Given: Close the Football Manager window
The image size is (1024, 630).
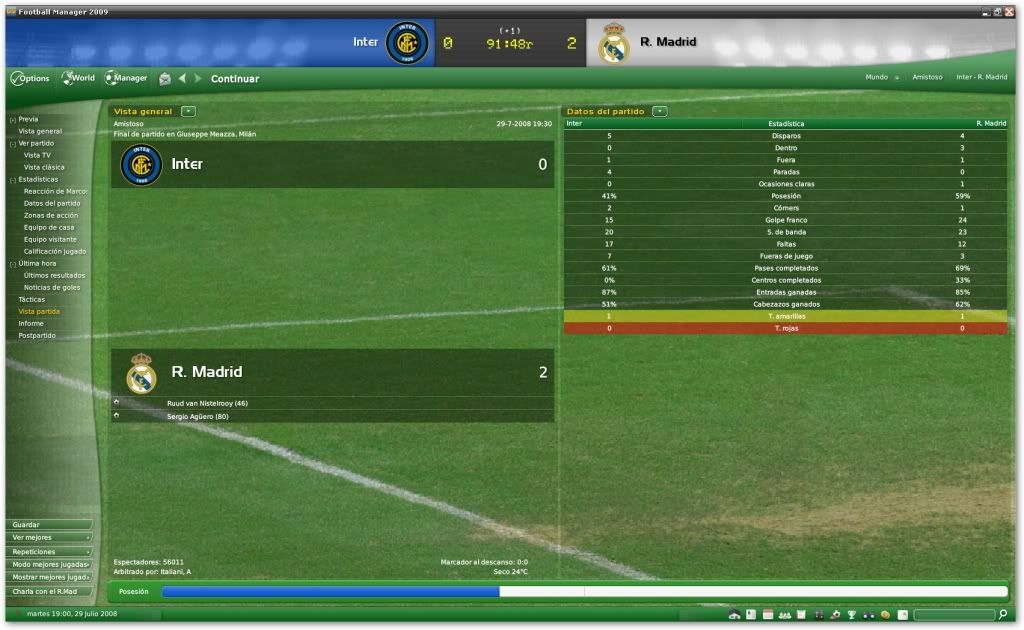Looking at the screenshot, I should tap(1010, 11).
